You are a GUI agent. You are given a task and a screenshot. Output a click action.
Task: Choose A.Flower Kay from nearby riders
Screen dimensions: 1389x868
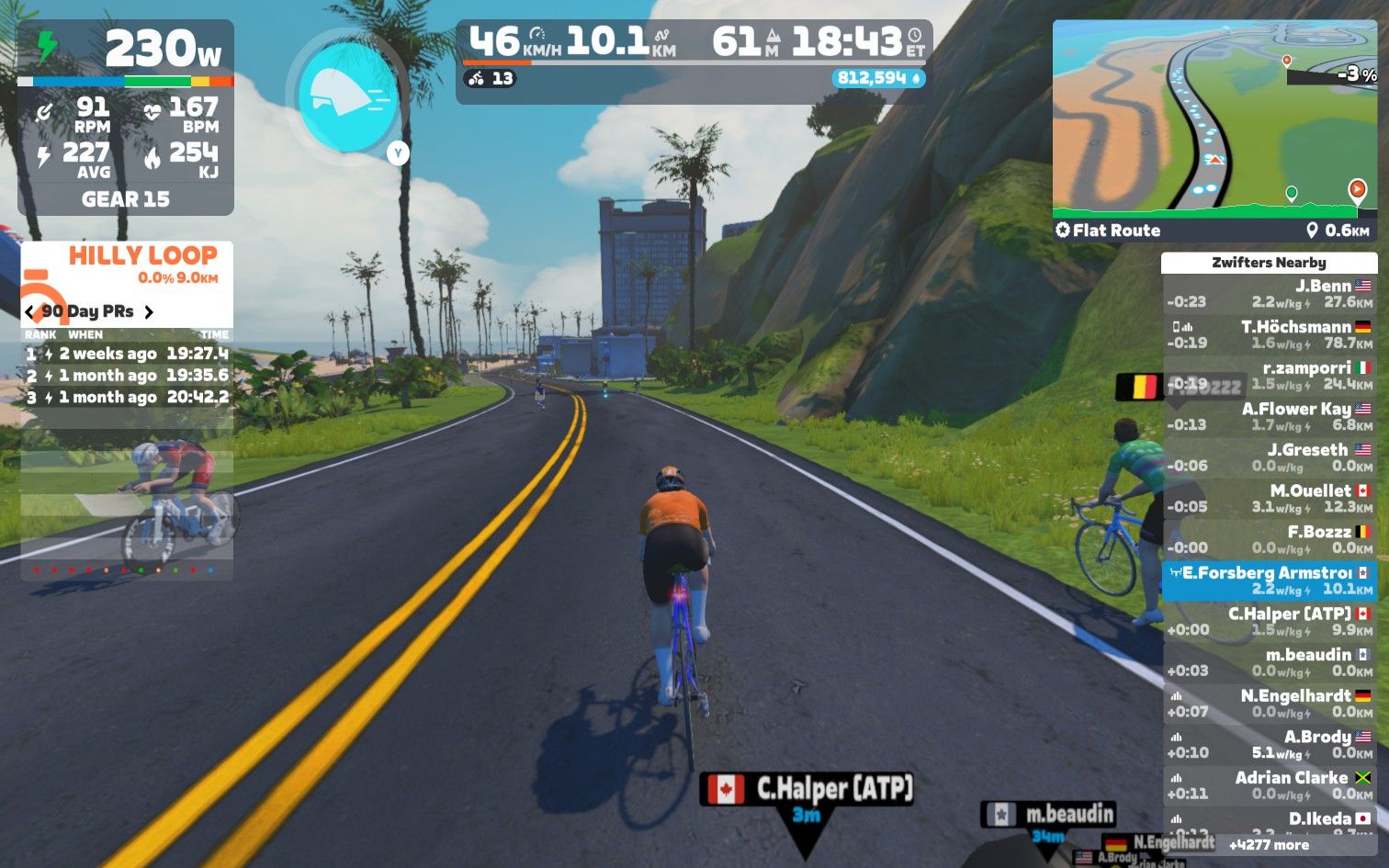point(1270,416)
